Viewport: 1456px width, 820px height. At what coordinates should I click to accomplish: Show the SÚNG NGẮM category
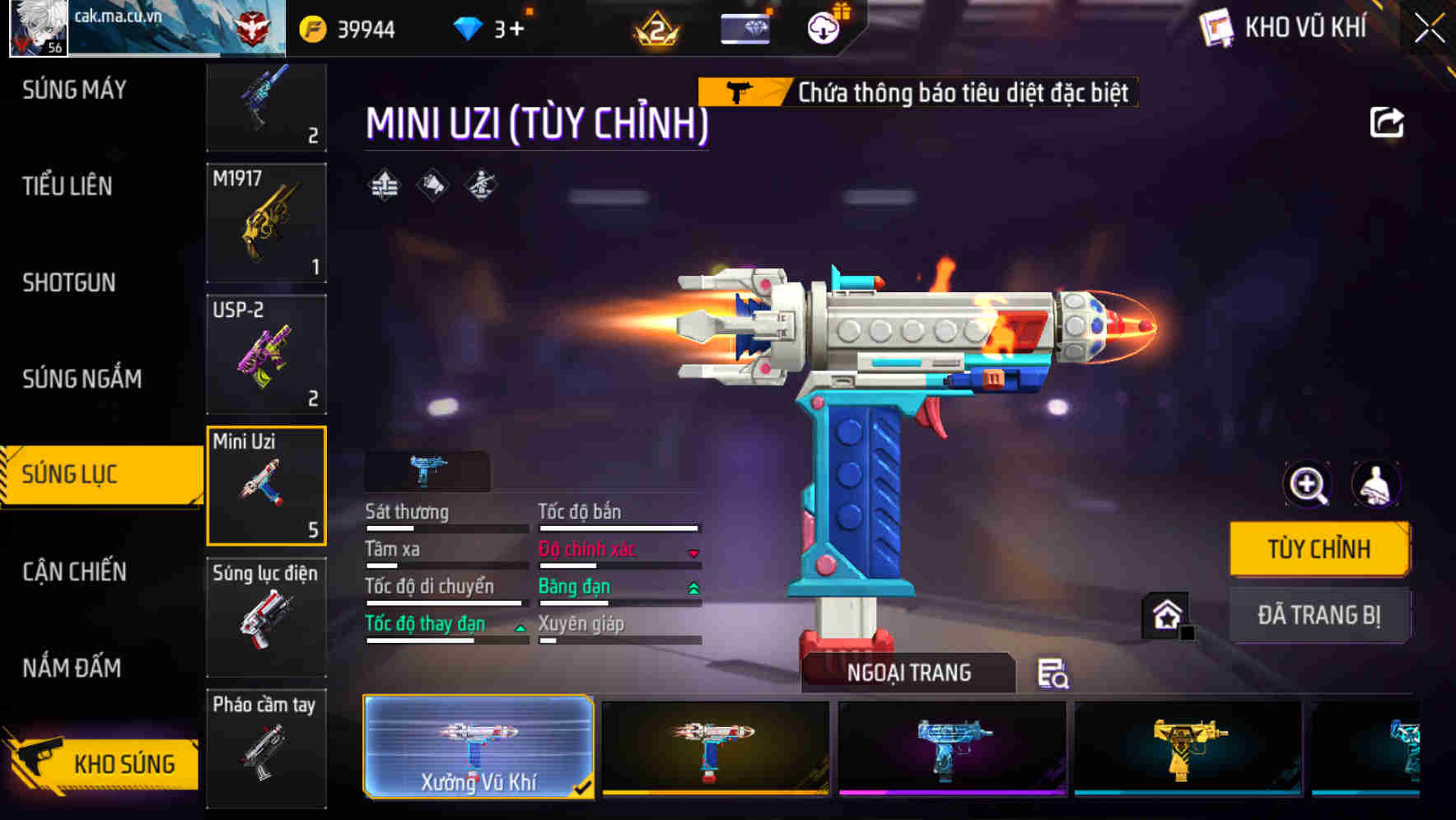coord(82,379)
